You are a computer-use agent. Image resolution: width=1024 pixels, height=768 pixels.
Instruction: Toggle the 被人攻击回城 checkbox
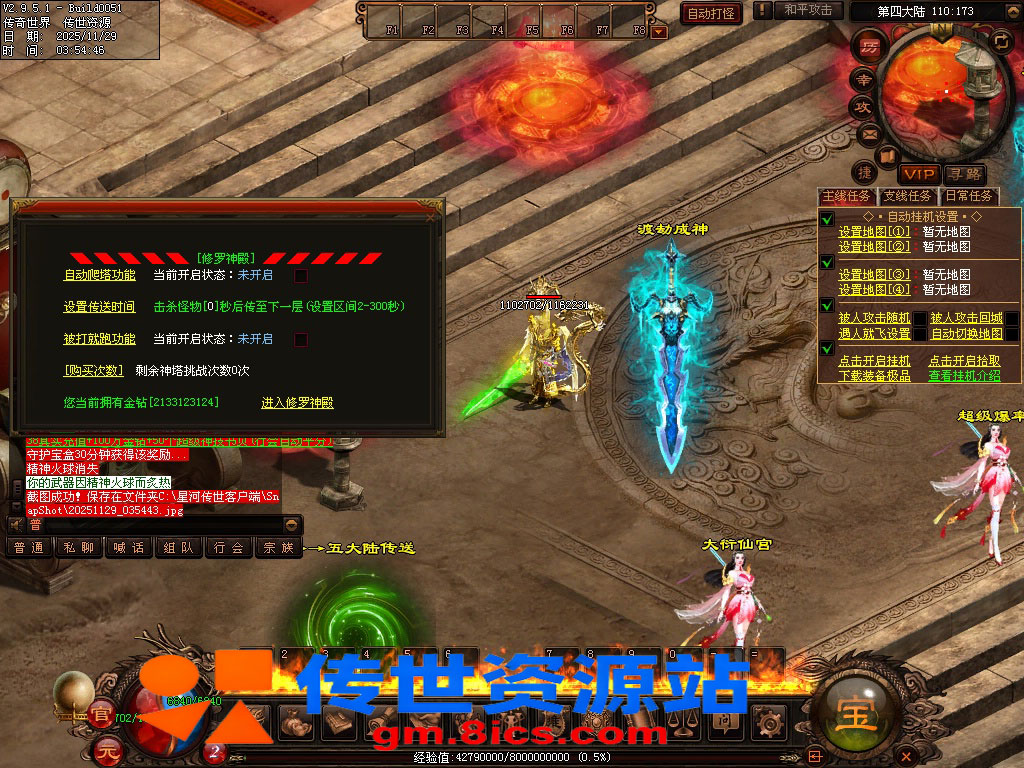(x=1012, y=318)
